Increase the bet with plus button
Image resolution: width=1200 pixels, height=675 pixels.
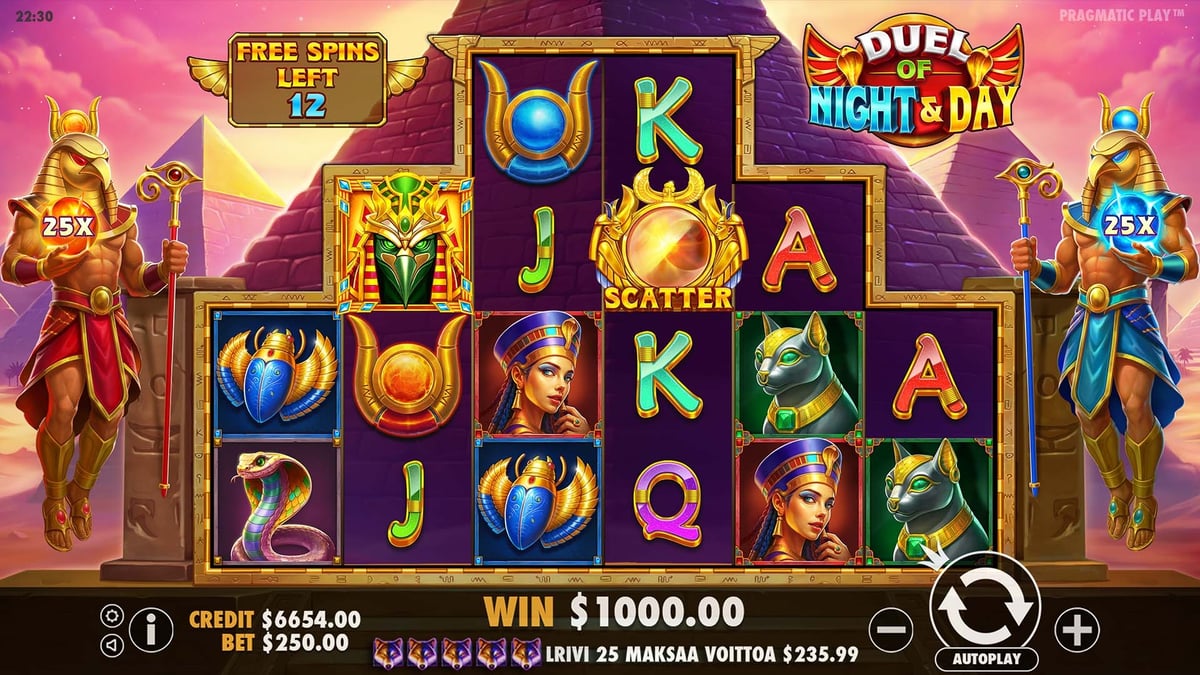(x=1077, y=630)
